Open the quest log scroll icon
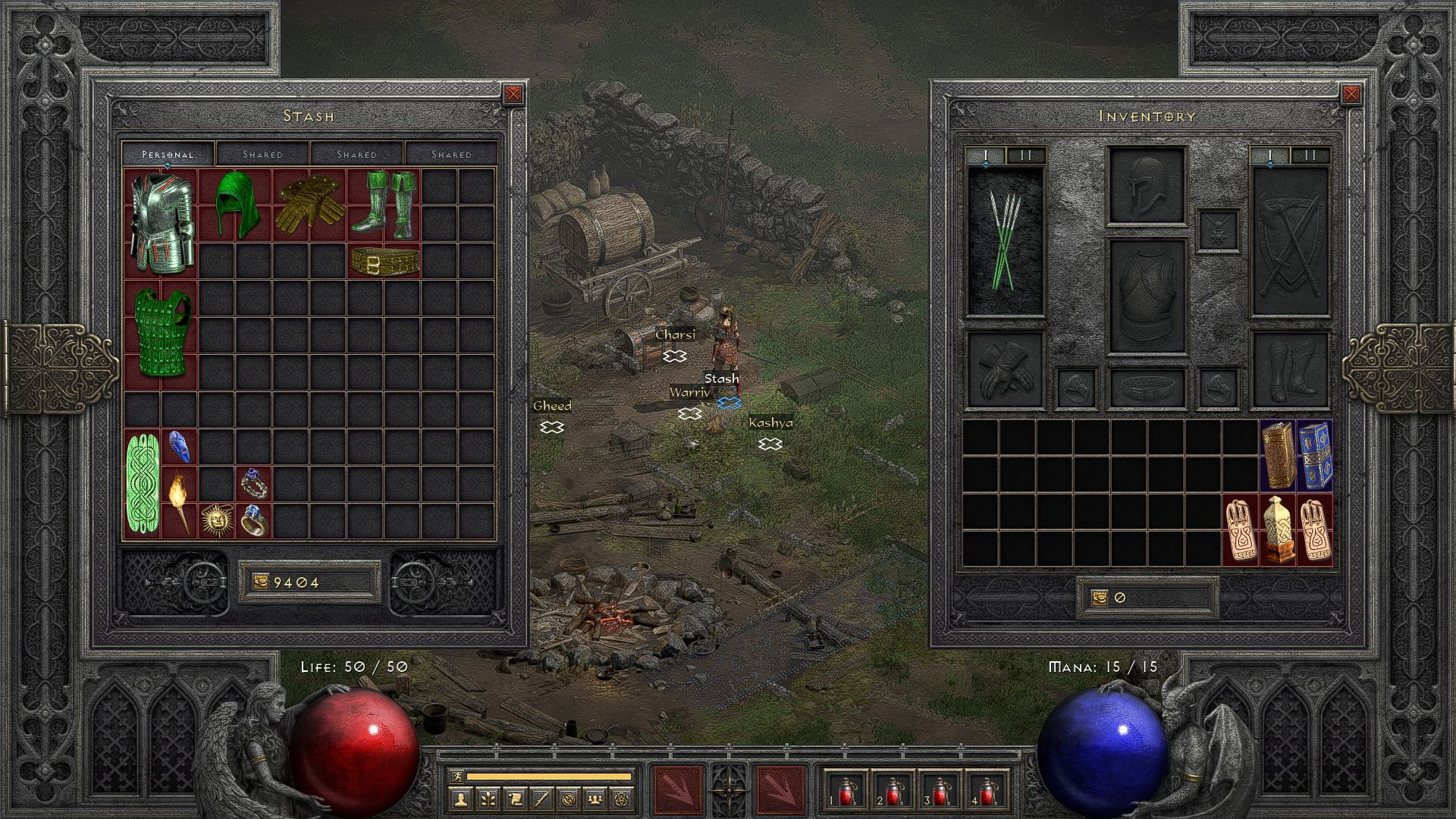The width and height of the screenshot is (1456, 819). point(515,799)
